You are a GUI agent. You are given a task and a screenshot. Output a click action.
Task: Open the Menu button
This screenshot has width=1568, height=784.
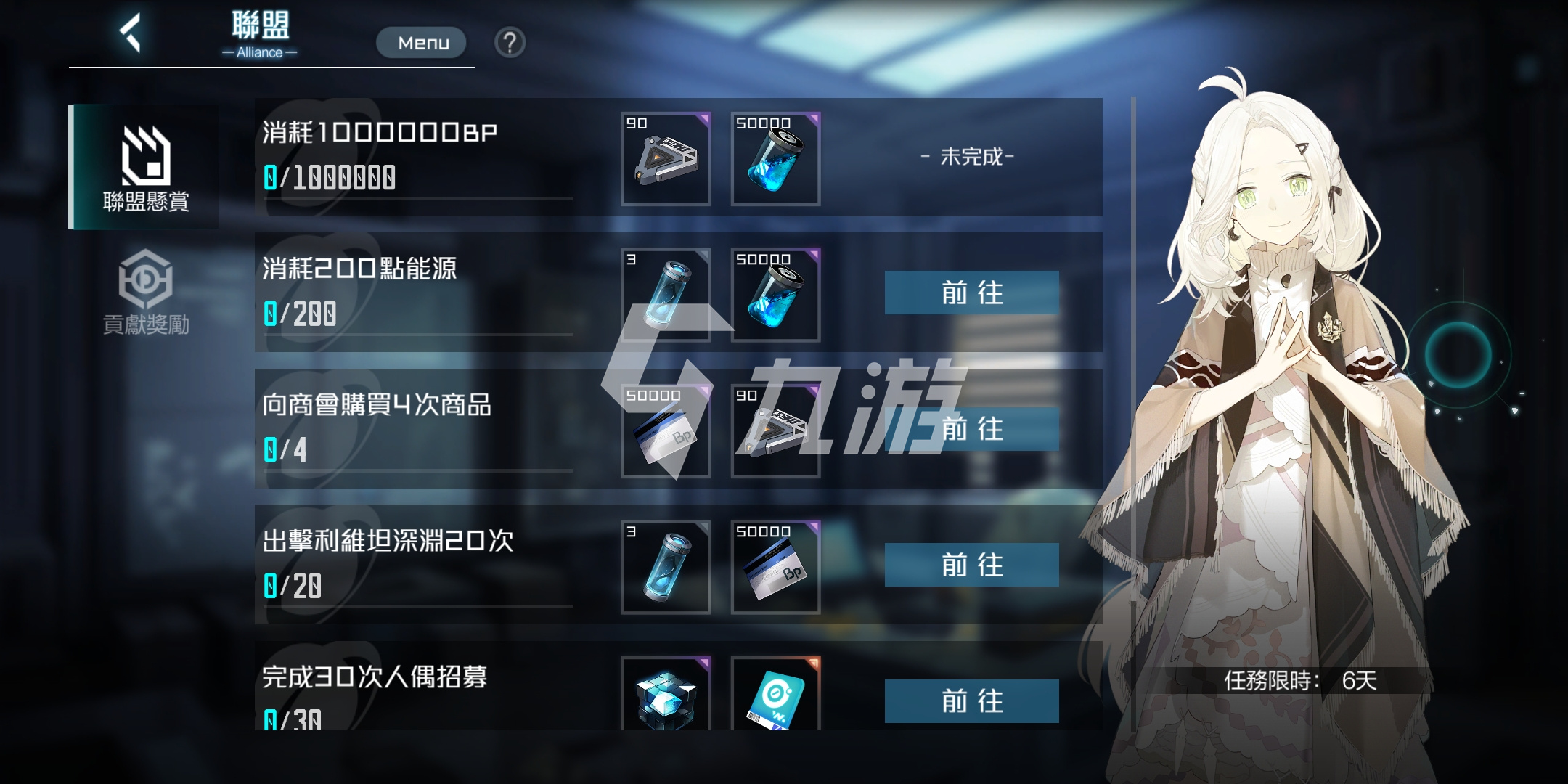click(421, 42)
